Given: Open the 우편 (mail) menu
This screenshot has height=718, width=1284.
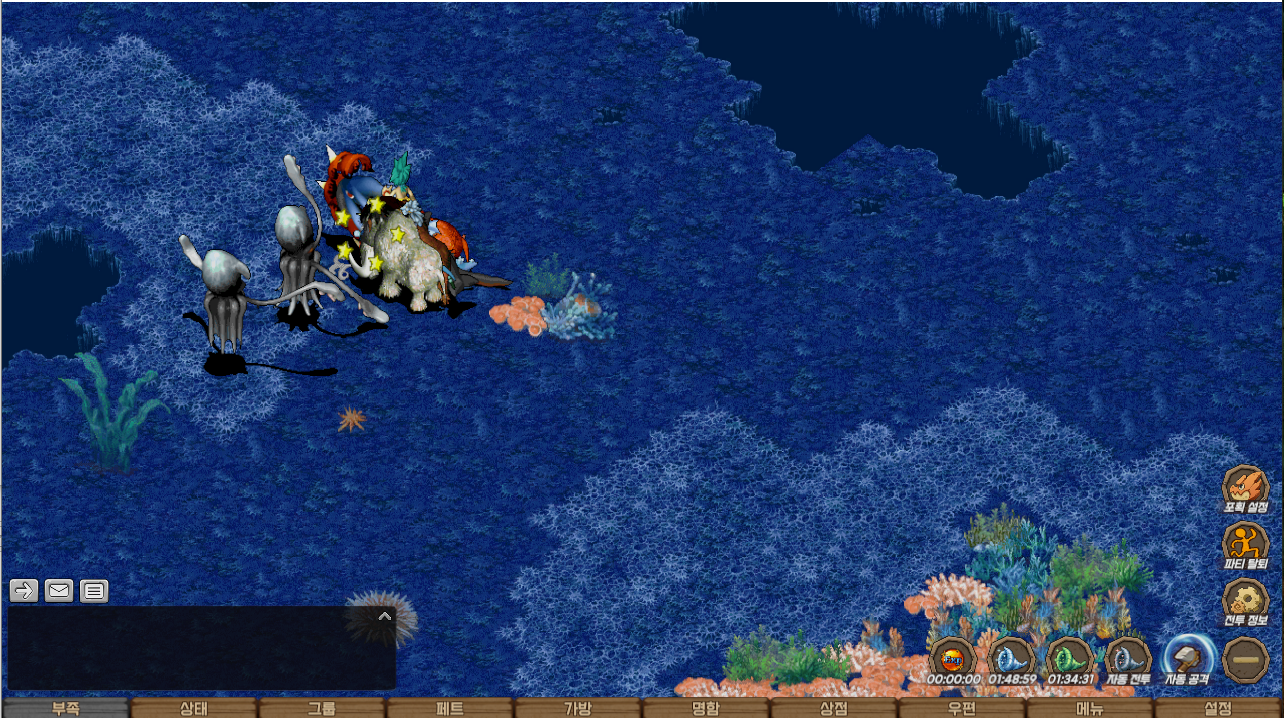Looking at the screenshot, I should point(962,708).
